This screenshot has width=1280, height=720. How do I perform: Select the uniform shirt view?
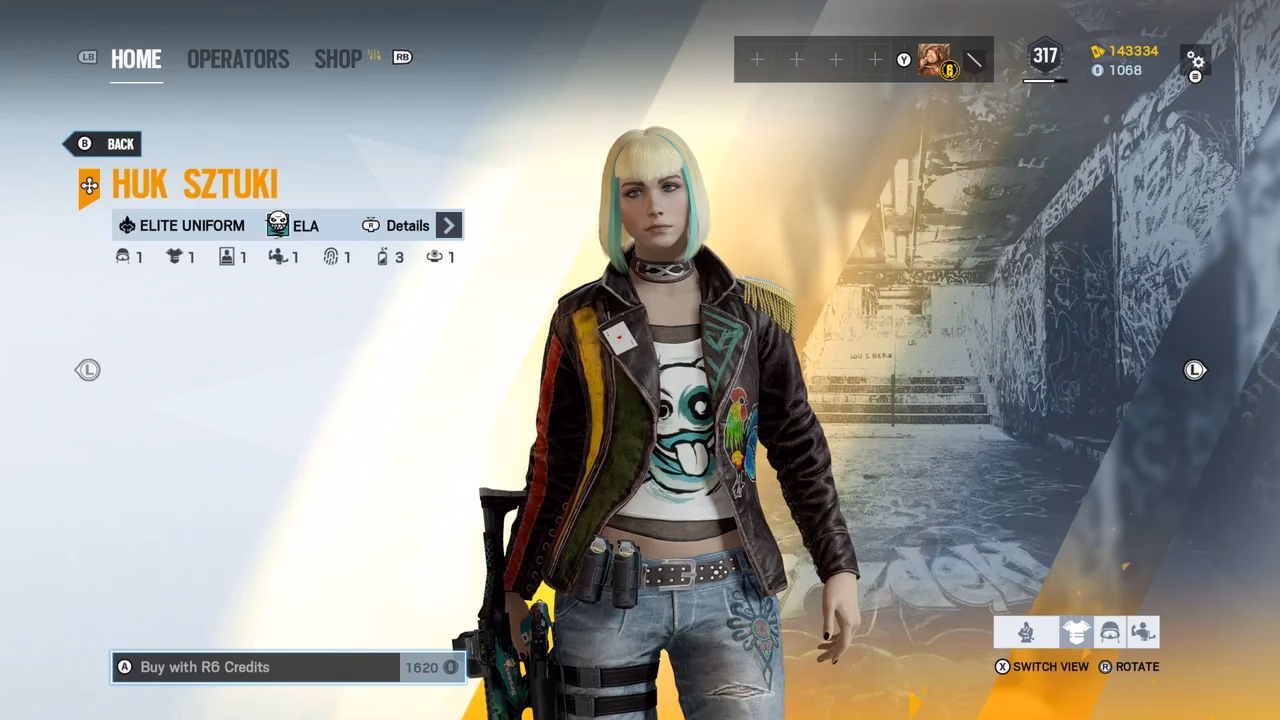(1076, 632)
